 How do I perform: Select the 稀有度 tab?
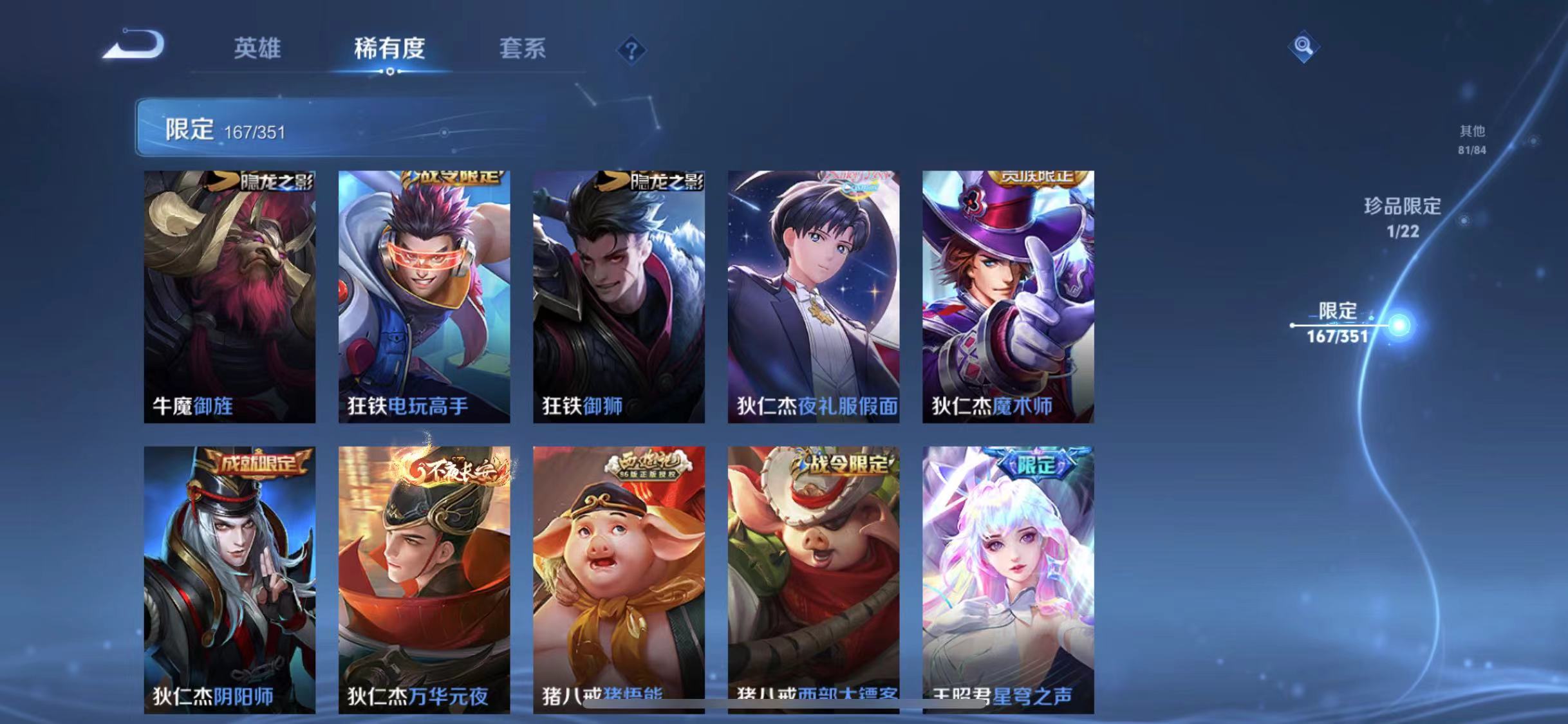(x=390, y=50)
